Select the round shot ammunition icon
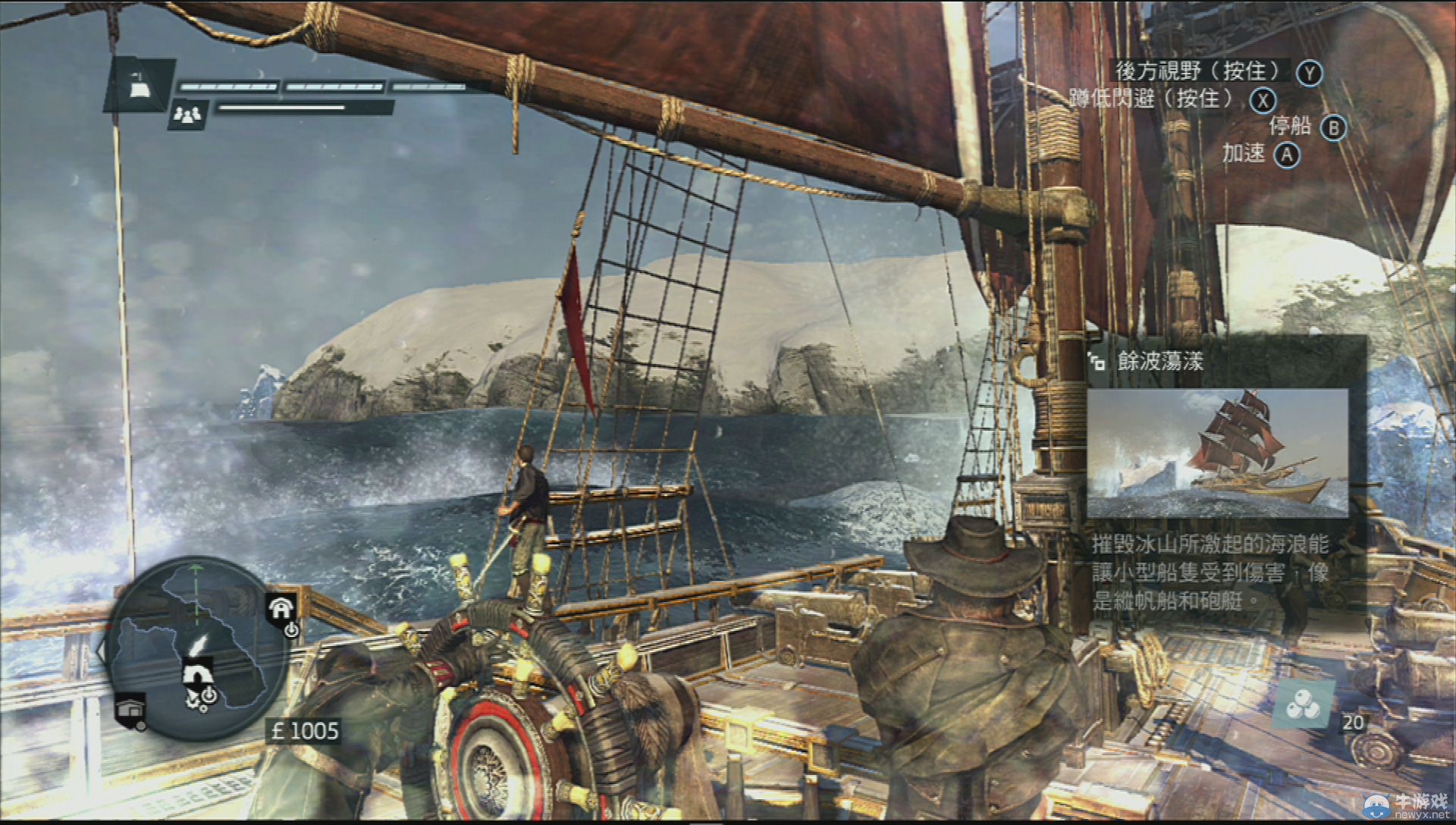 coord(1304,706)
